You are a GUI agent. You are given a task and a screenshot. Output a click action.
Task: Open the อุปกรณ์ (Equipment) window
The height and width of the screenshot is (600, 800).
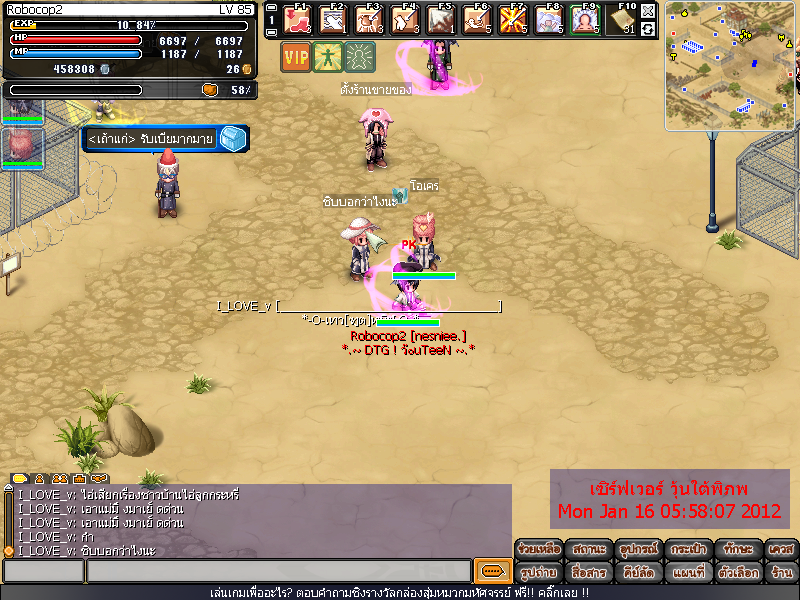click(638, 550)
